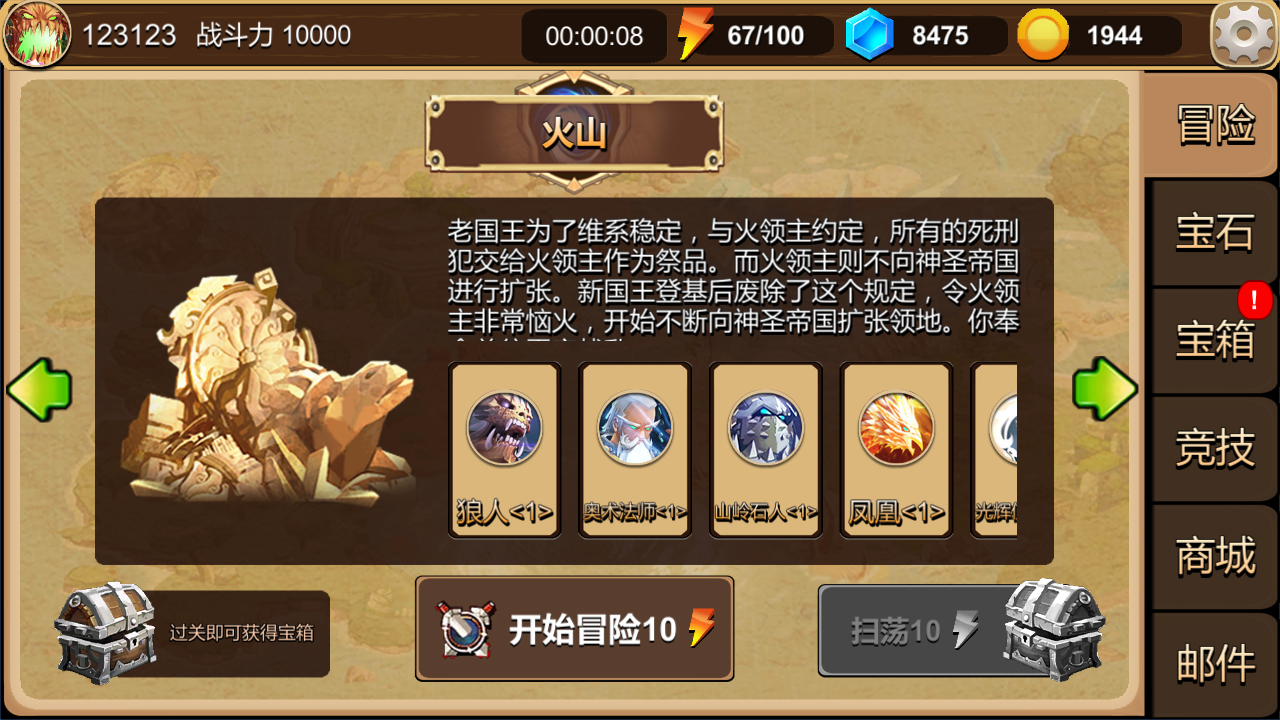
Task: Click the 67/100 energy progress bar
Action: tap(765, 35)
